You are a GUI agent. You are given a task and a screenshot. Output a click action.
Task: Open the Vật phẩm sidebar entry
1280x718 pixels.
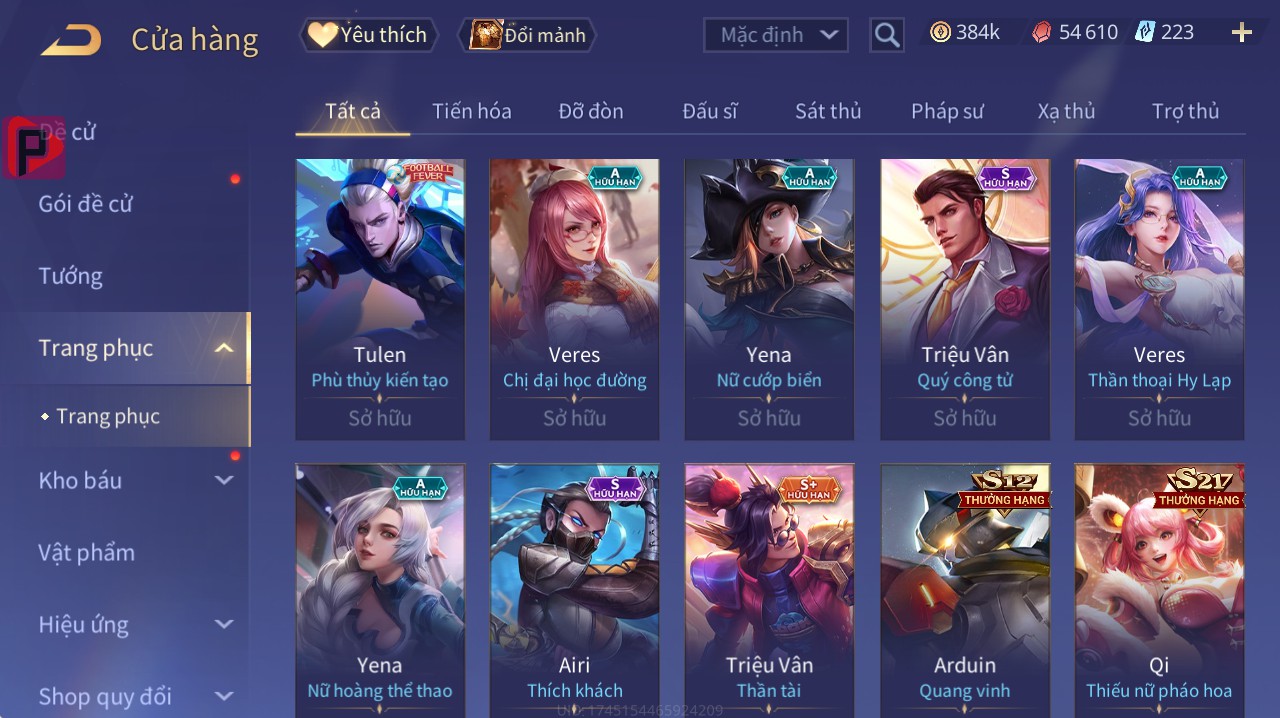coord(86,552)
